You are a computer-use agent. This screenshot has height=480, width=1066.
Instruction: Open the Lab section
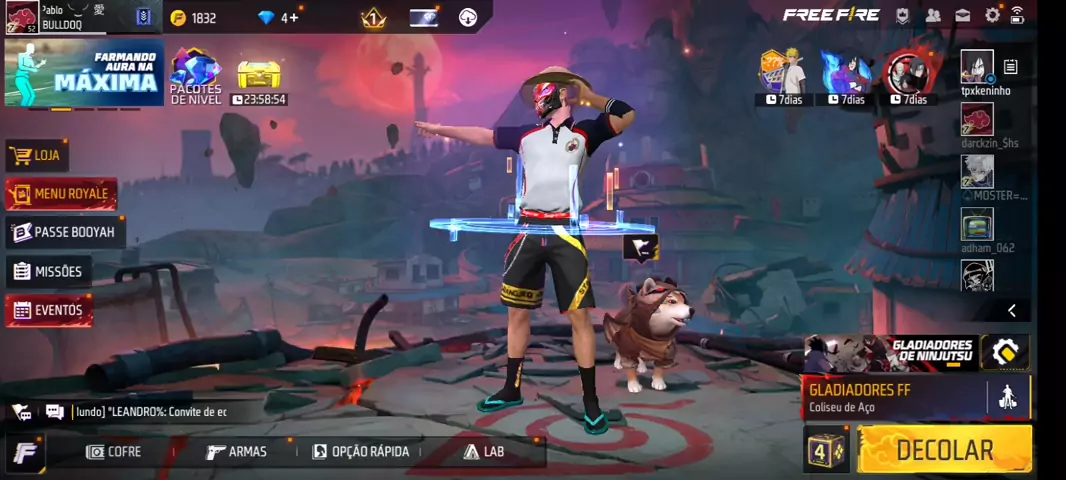(484, 452)
